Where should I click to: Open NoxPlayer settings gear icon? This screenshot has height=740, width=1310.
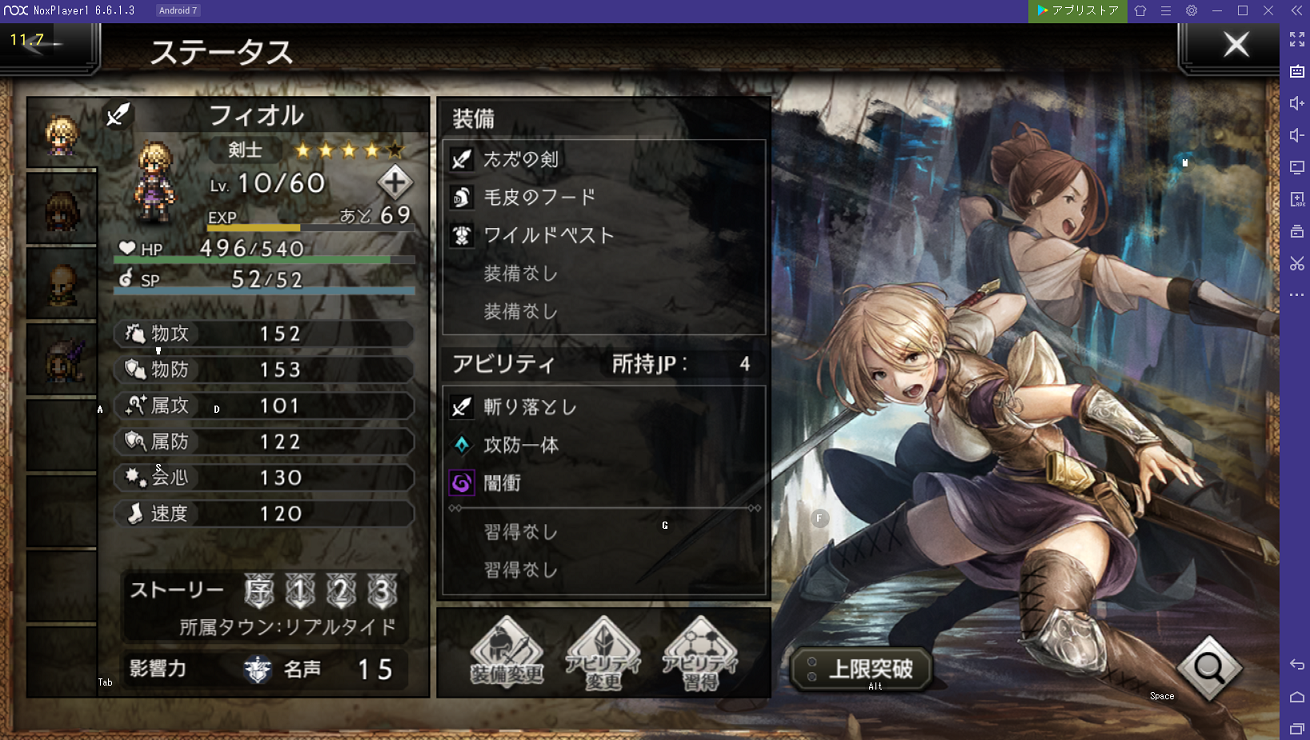pos(1190,10)
